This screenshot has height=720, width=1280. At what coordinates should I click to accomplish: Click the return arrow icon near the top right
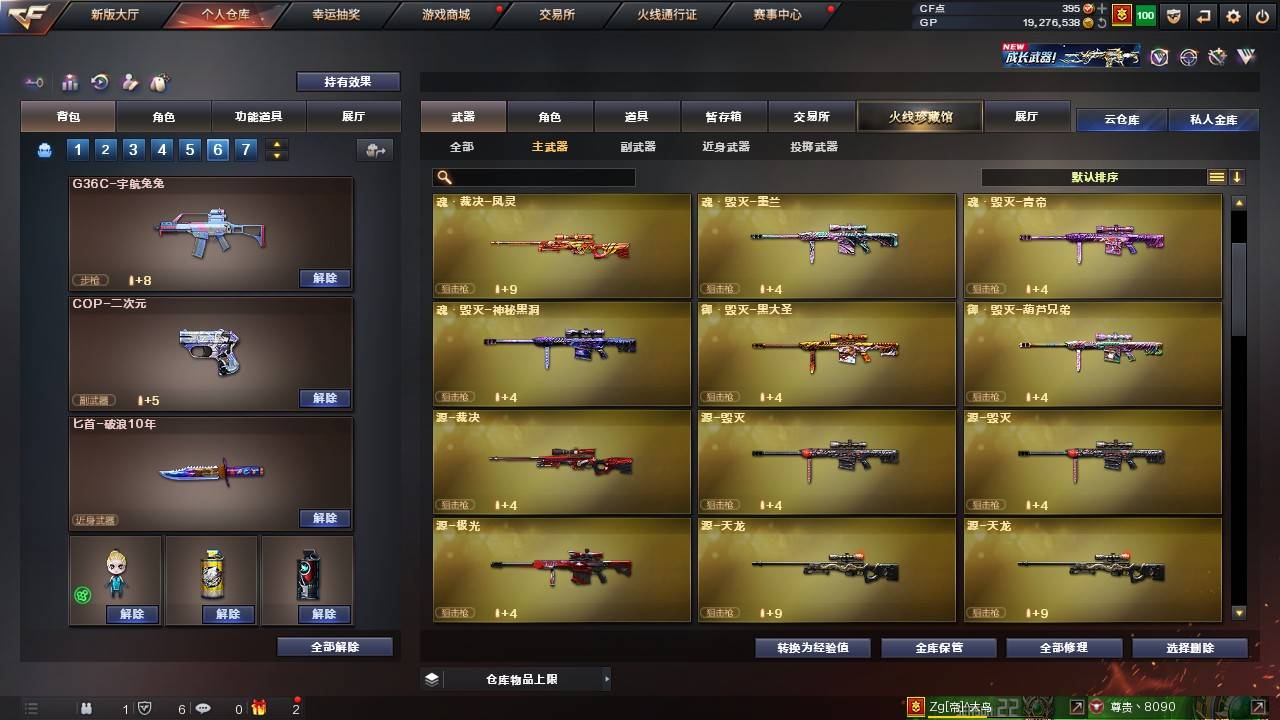coord(1204,15)
